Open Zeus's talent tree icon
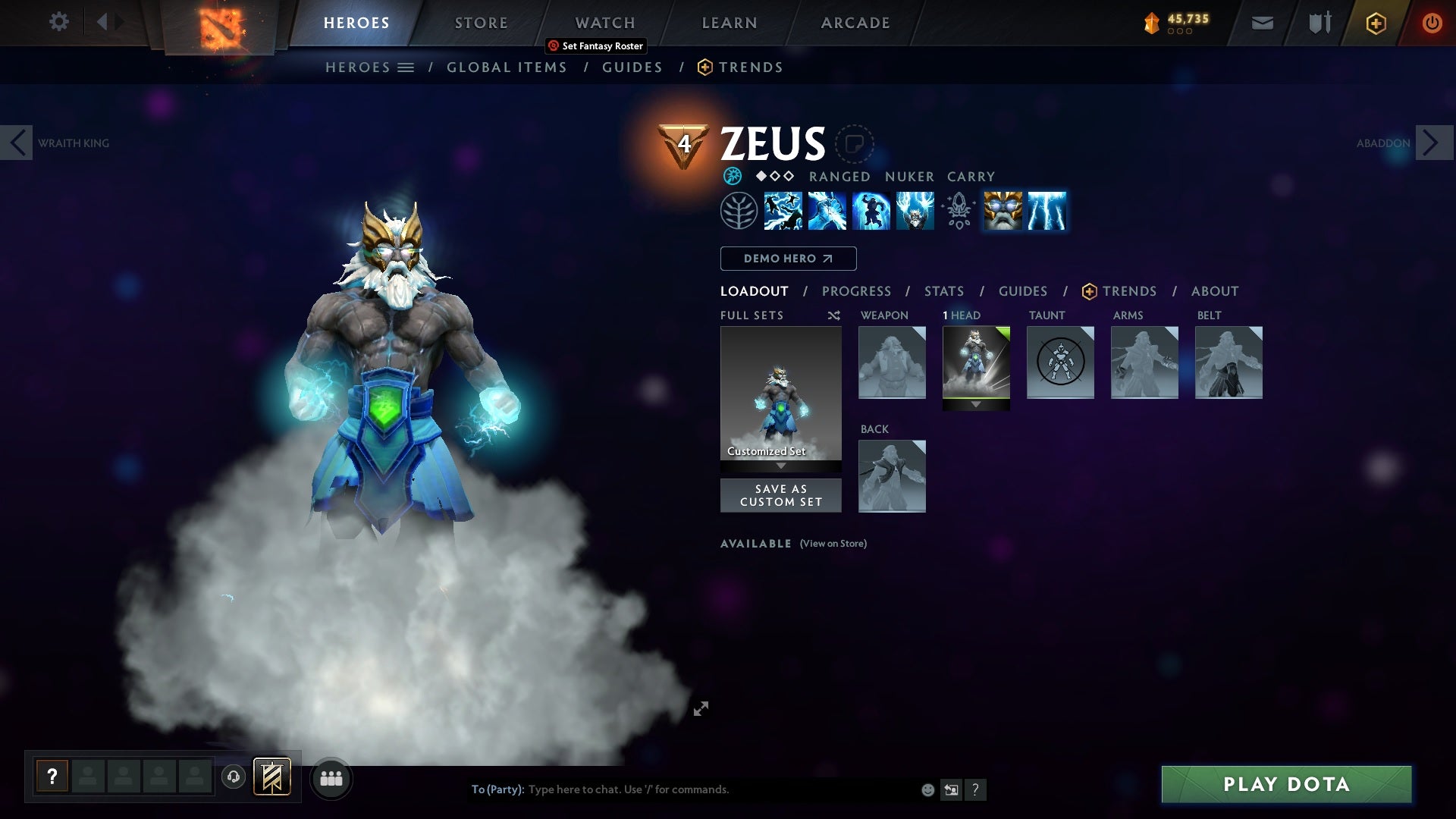 click(x=738, y=210)
